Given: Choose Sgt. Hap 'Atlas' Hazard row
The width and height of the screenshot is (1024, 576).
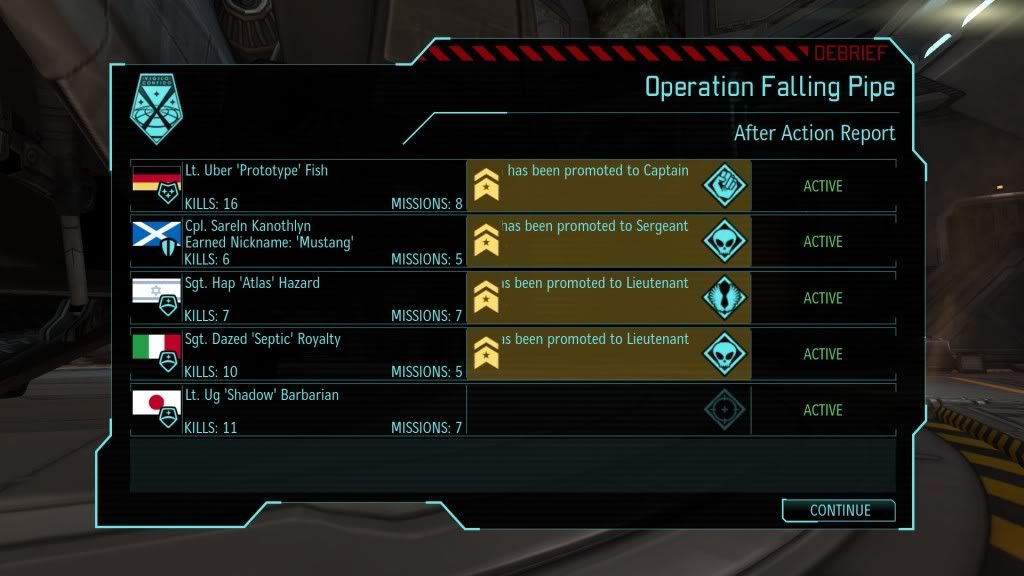Looking at the screenshot, I should pos(300,298).
